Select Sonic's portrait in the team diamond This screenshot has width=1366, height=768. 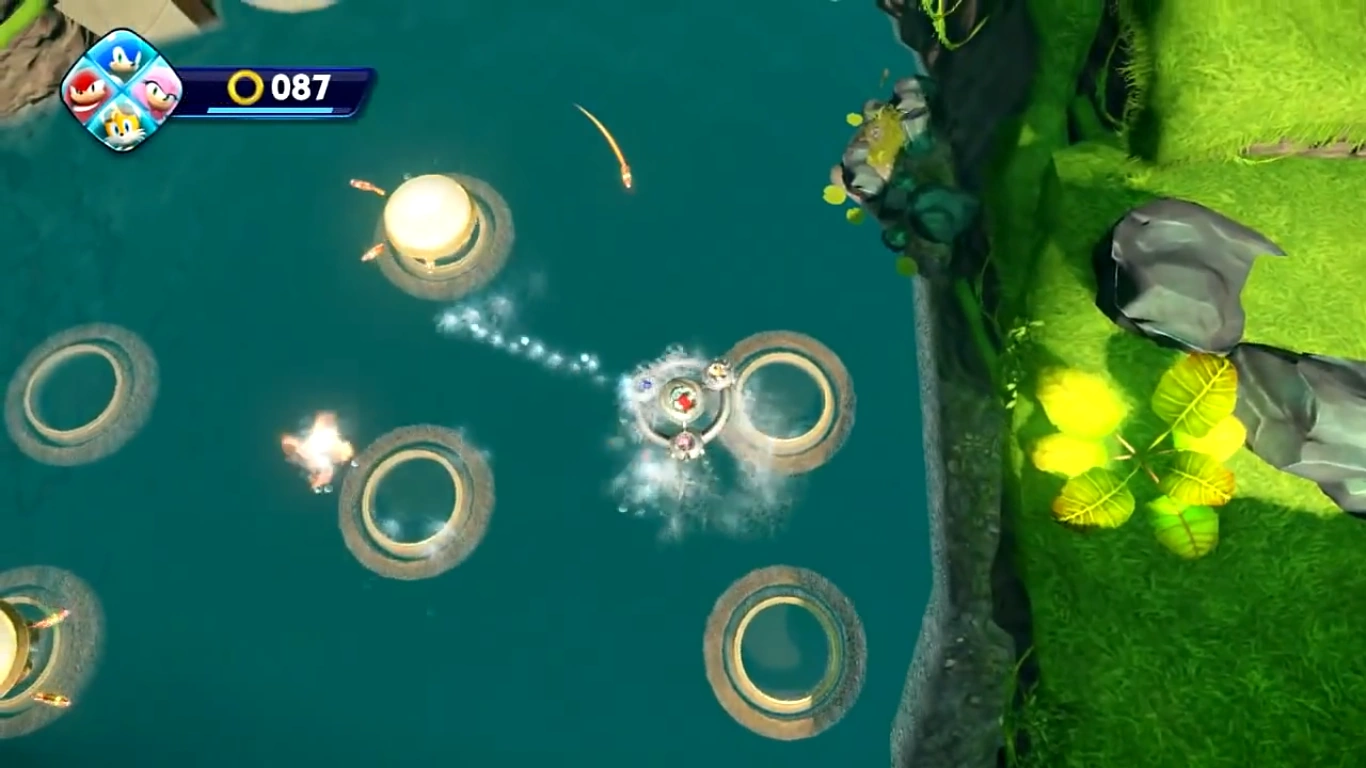pyautogui.click(x=122, y=60)
